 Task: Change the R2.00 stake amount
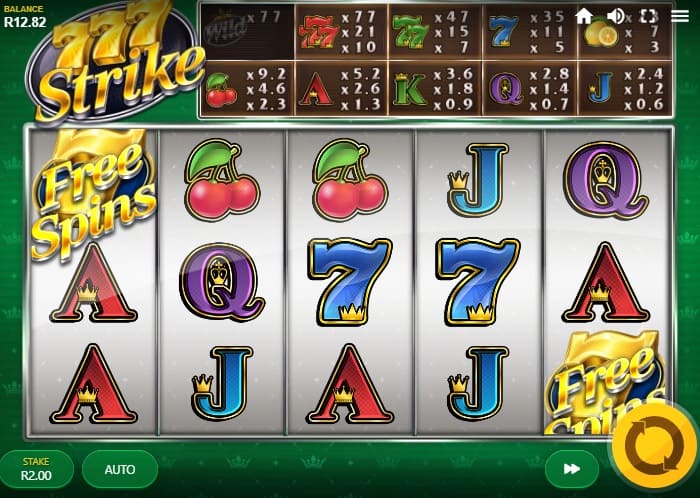coord(37,468)
